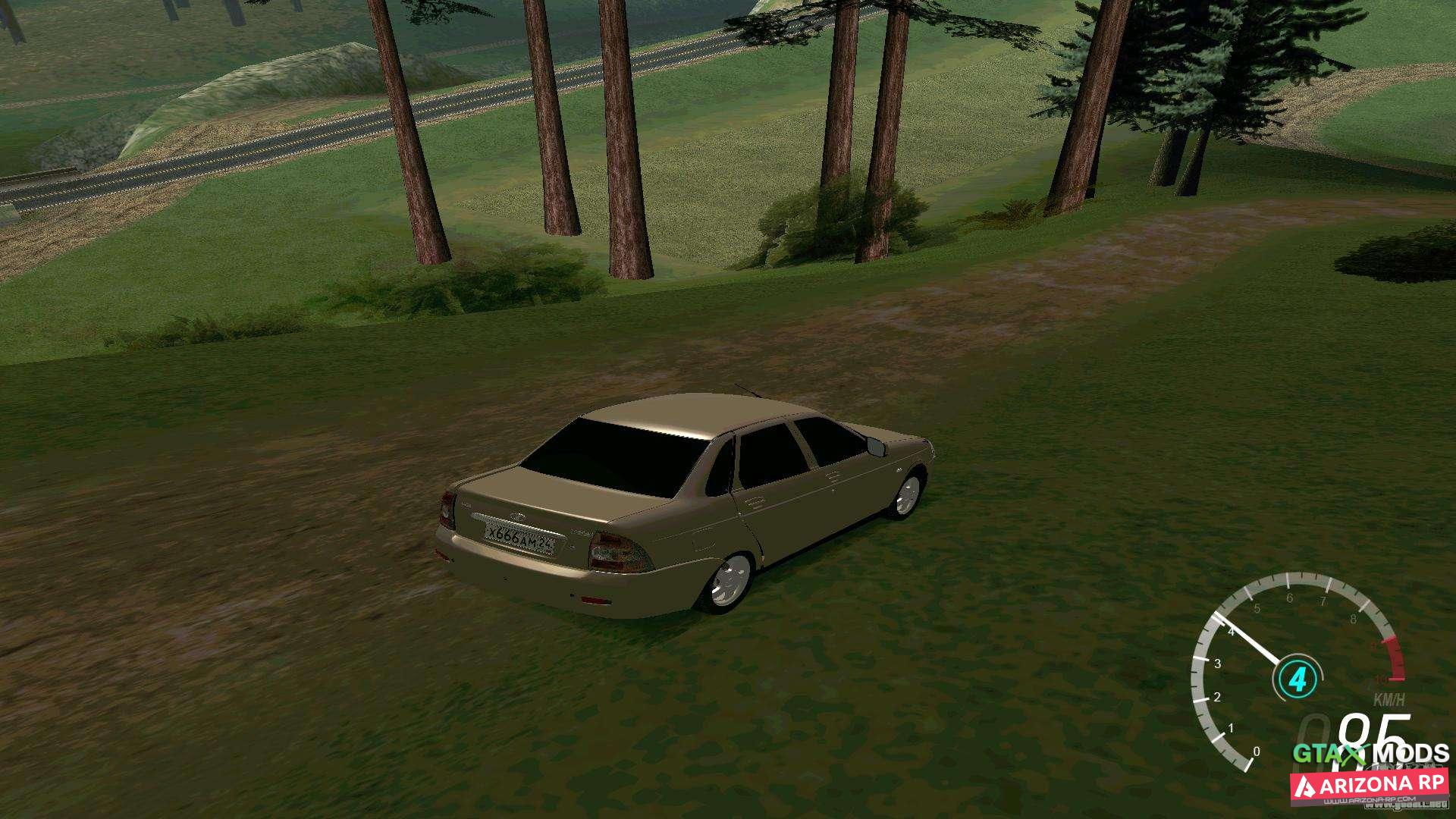Open the Arizona RP banner
1456x819 pixels.
[1370, 786]
